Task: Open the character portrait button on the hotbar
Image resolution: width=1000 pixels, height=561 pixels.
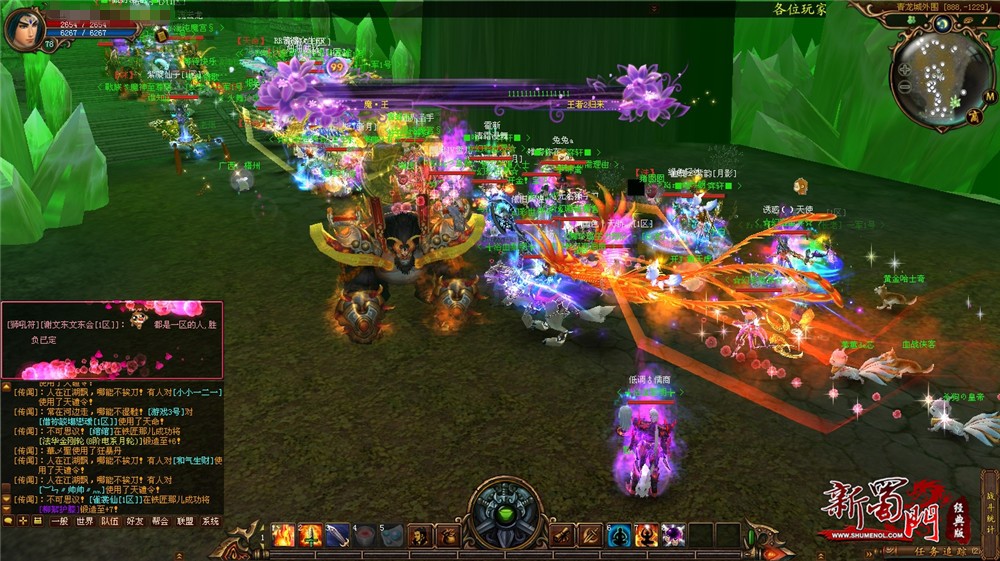Action: pos(419,535)
